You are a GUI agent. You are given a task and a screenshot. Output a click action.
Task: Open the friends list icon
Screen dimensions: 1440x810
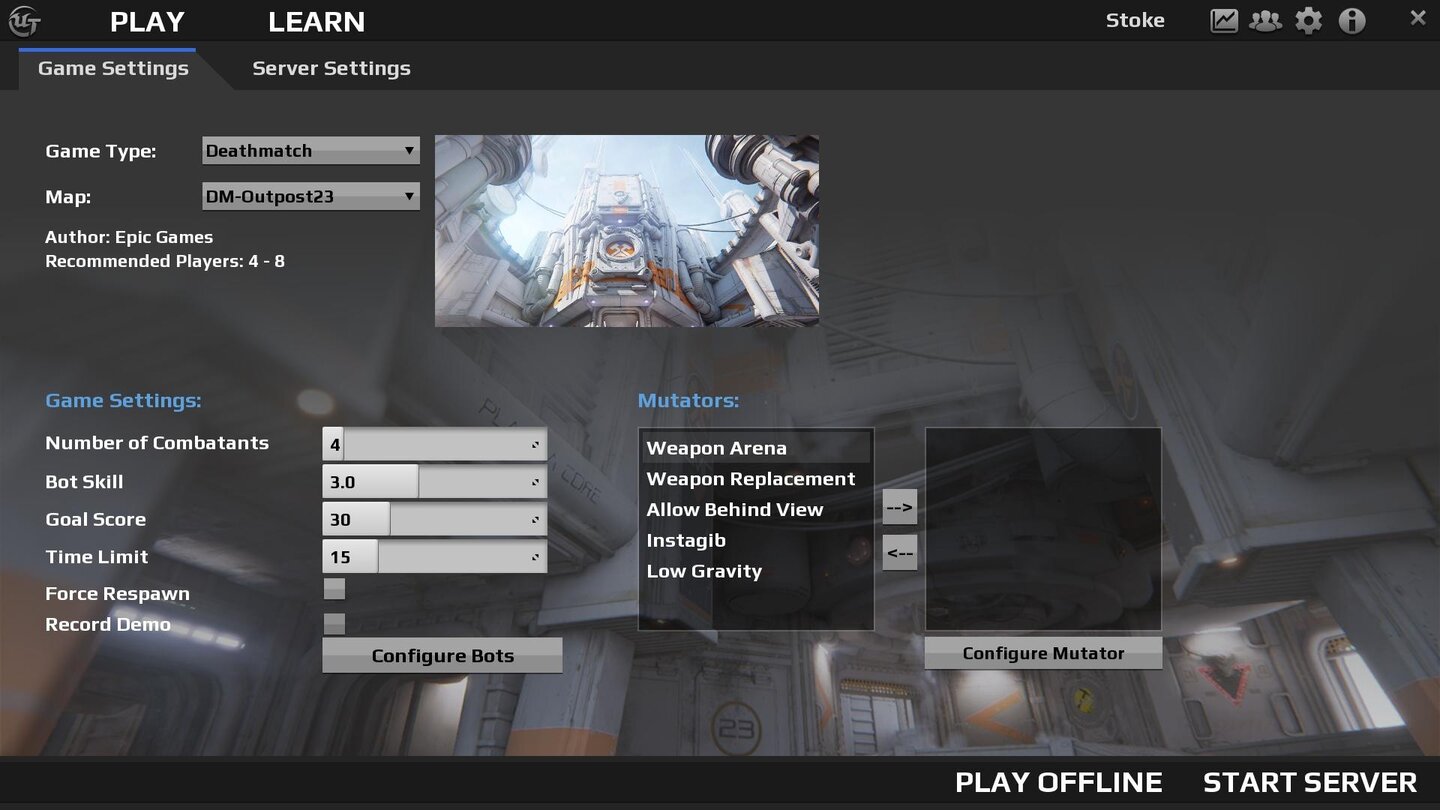tap(1266, 19)
